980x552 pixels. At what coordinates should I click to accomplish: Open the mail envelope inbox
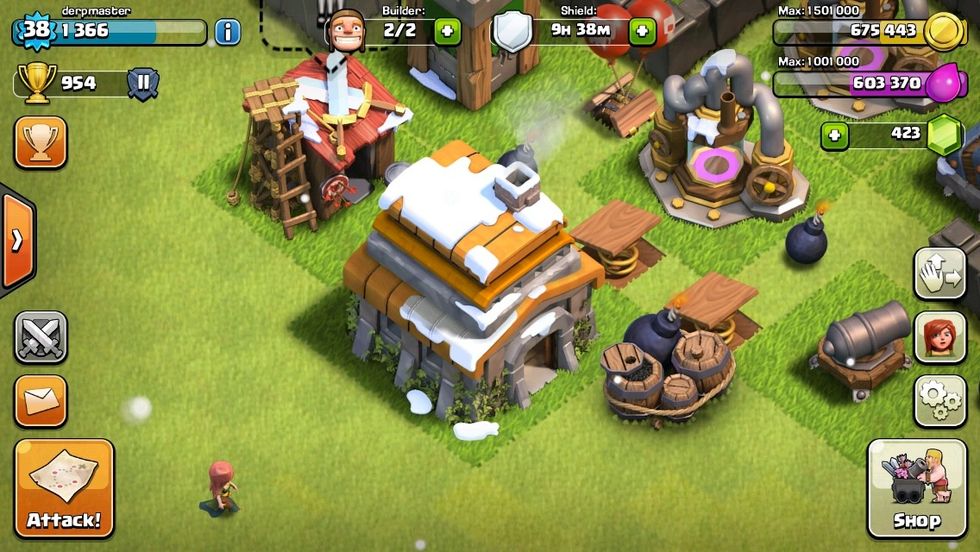(x=41, y=400)
